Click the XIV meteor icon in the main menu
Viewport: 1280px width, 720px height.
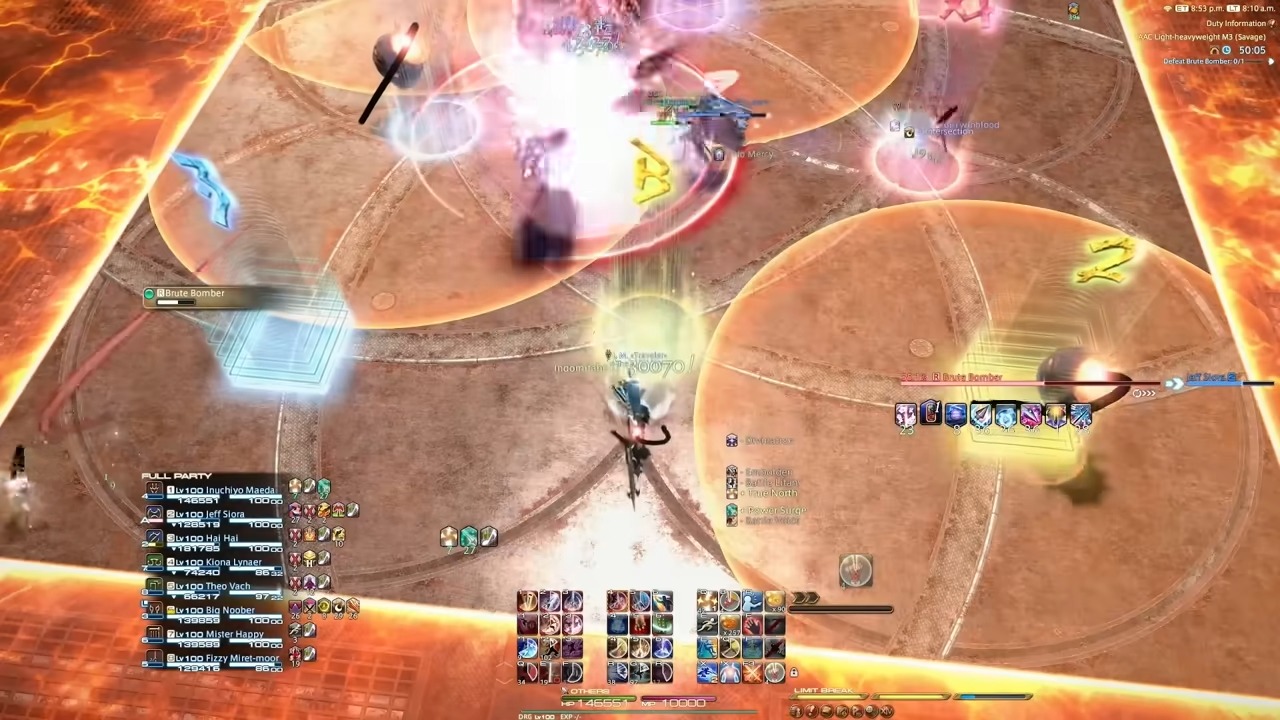point(884,713)
